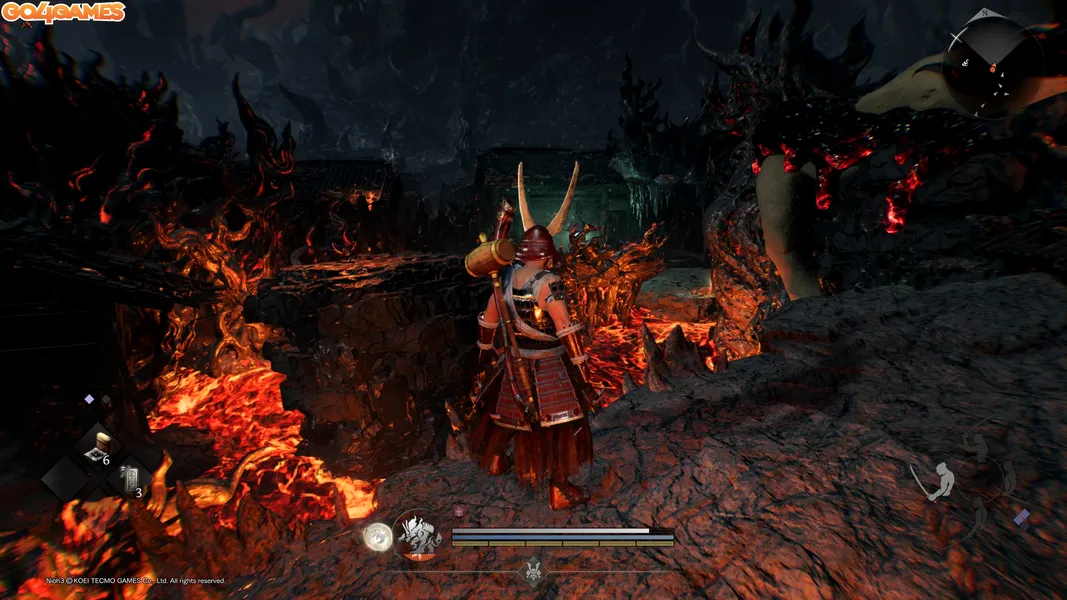Select the elixir cup item slot
The height and width of the screenshot is (600, 1067).
[98, 446]
